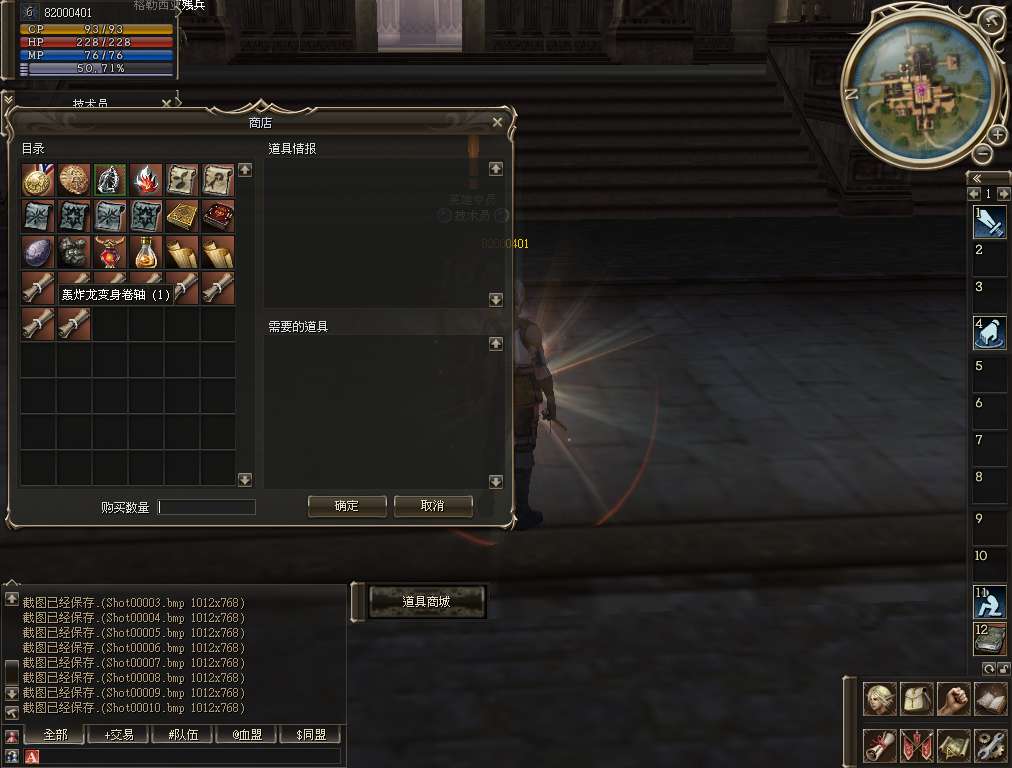Close the shop window
The image size is (1012, 768).
coord(497,122)
